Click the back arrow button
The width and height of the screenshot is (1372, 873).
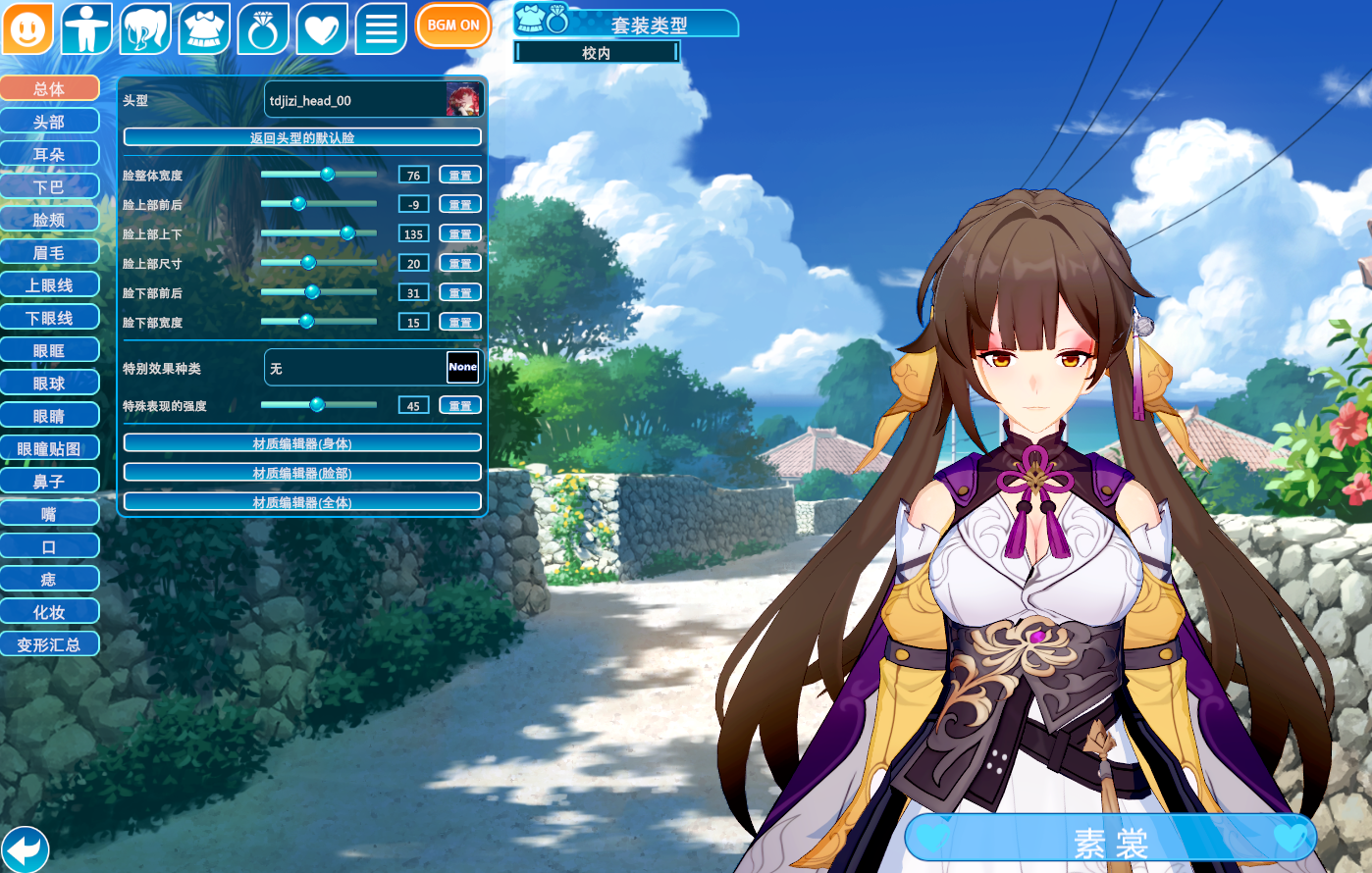click(25, 848)
